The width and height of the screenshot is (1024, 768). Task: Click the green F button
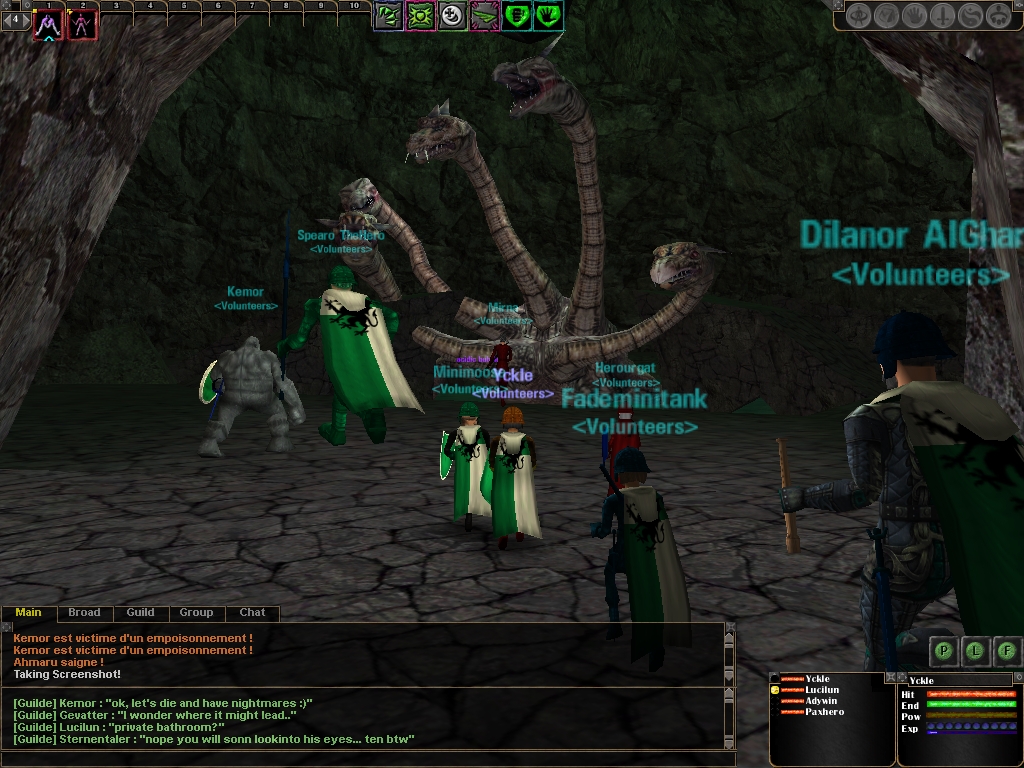(1007, 651)
